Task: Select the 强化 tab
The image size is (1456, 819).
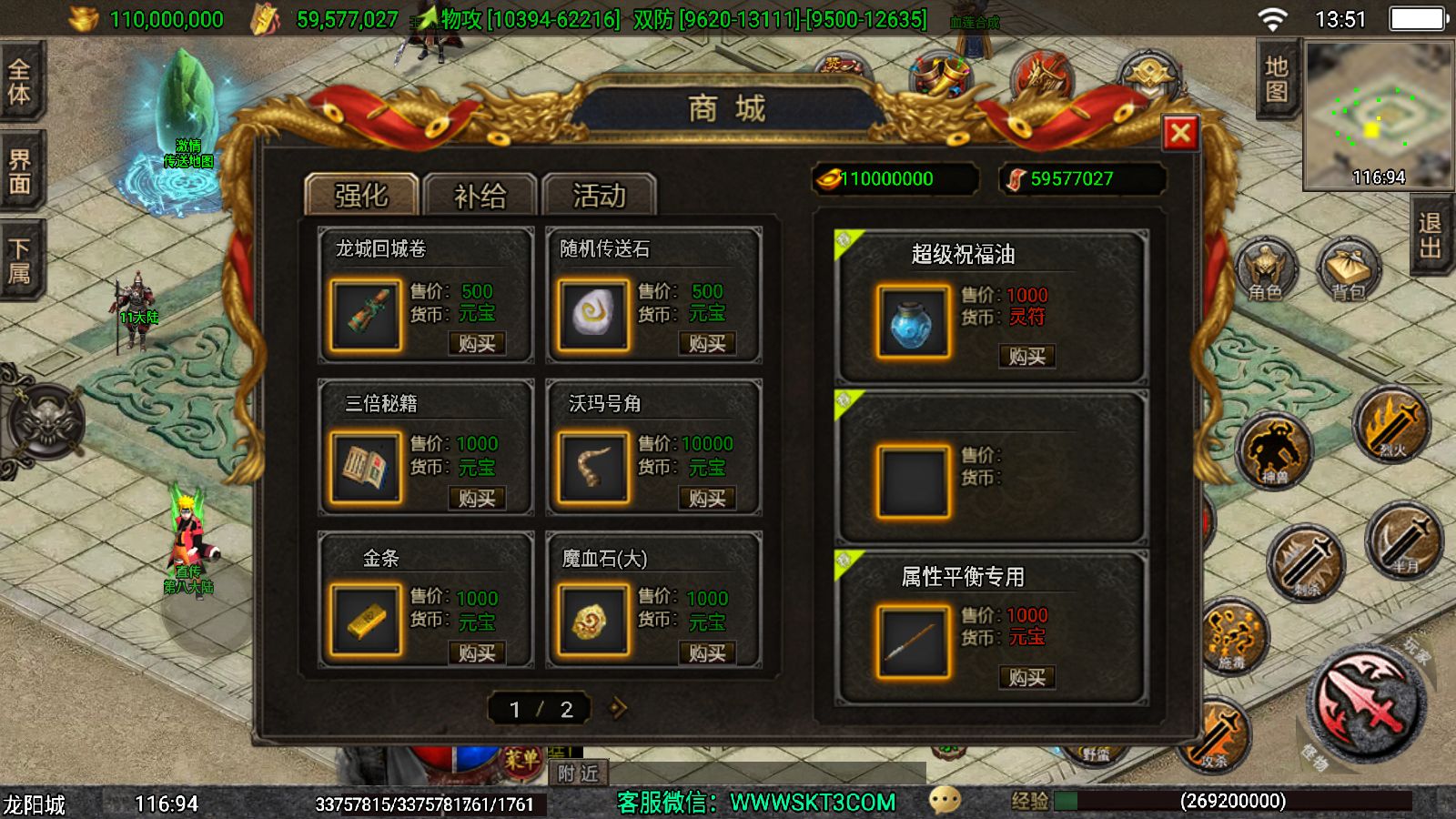Action: [x=361, y=196]
